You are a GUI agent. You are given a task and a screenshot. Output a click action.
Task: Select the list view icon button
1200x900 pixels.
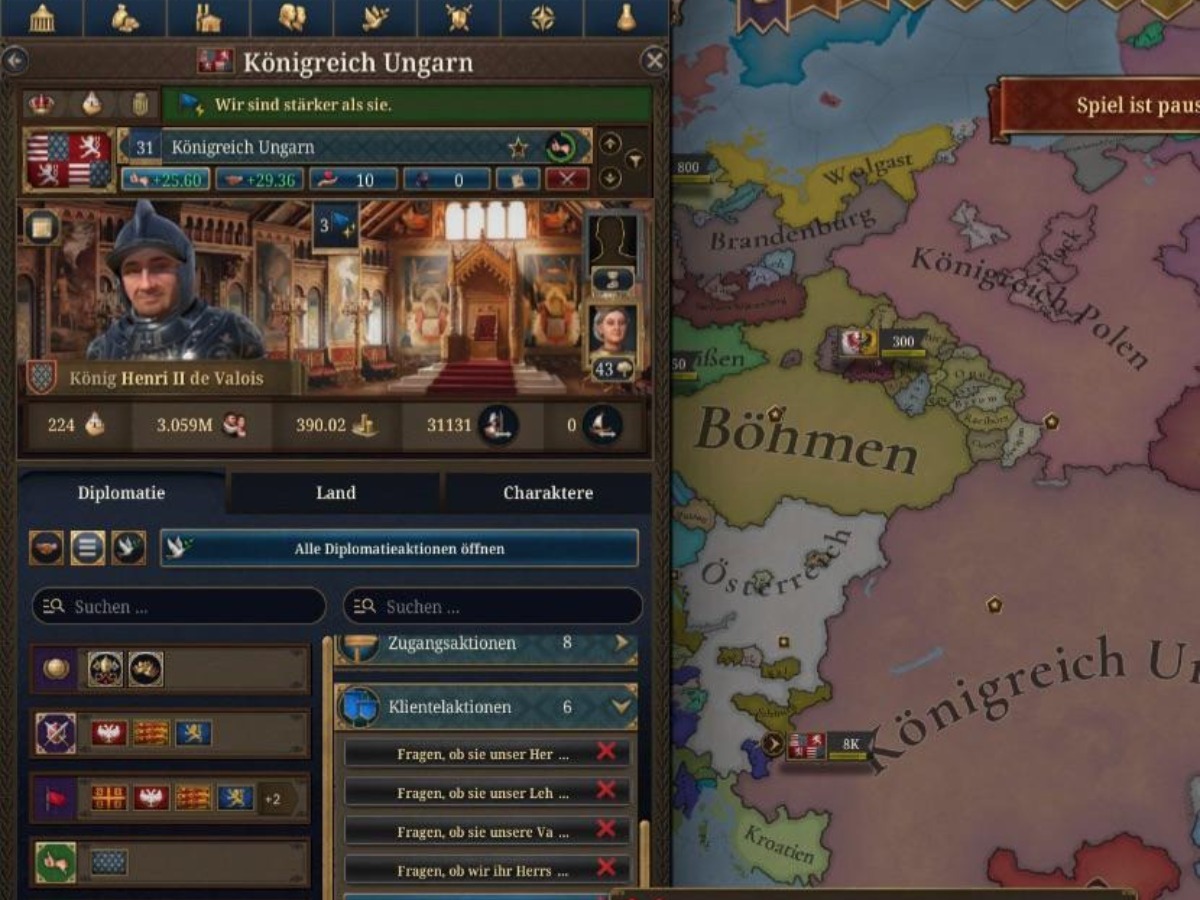pyautogui.click(x=88, y=548)
